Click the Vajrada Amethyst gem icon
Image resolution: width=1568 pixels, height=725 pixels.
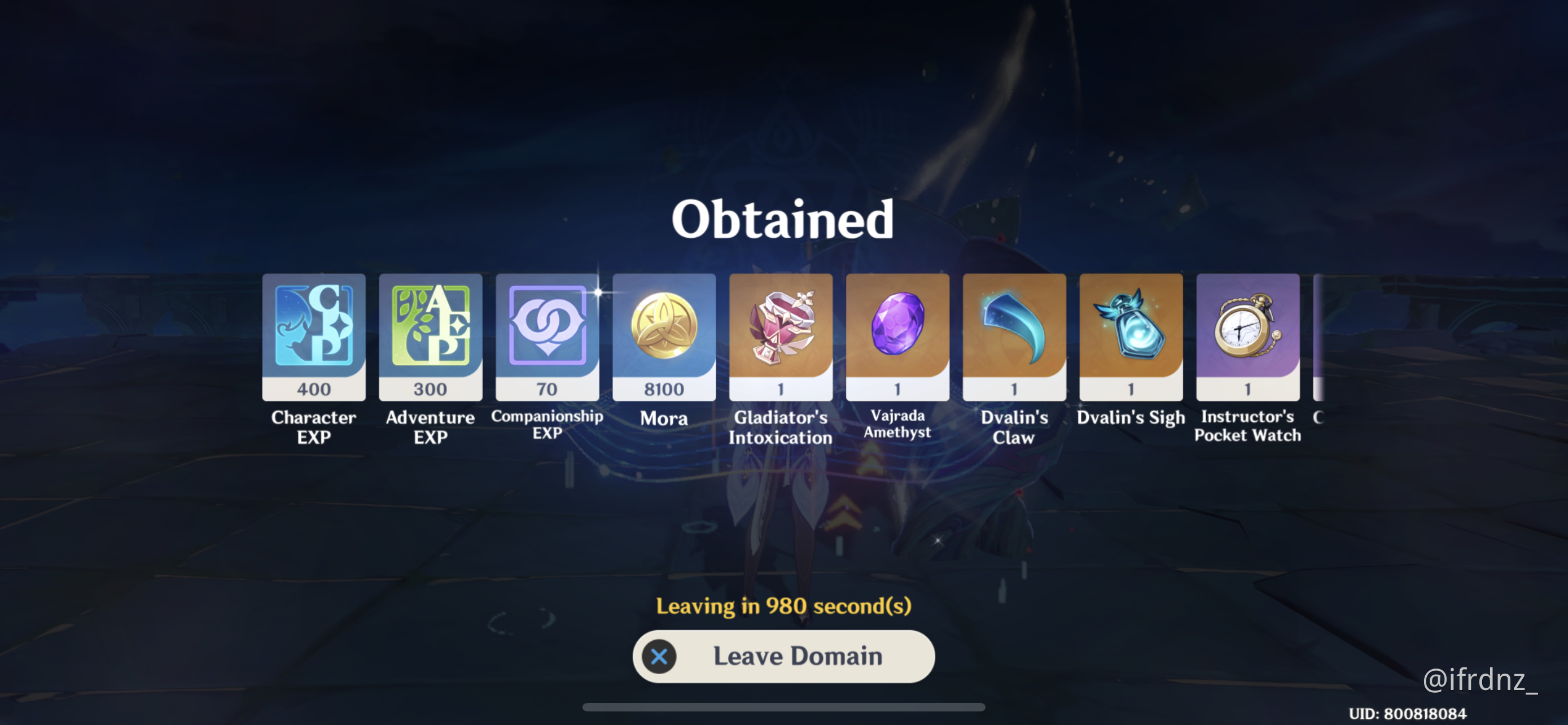[x=897, y=326]
